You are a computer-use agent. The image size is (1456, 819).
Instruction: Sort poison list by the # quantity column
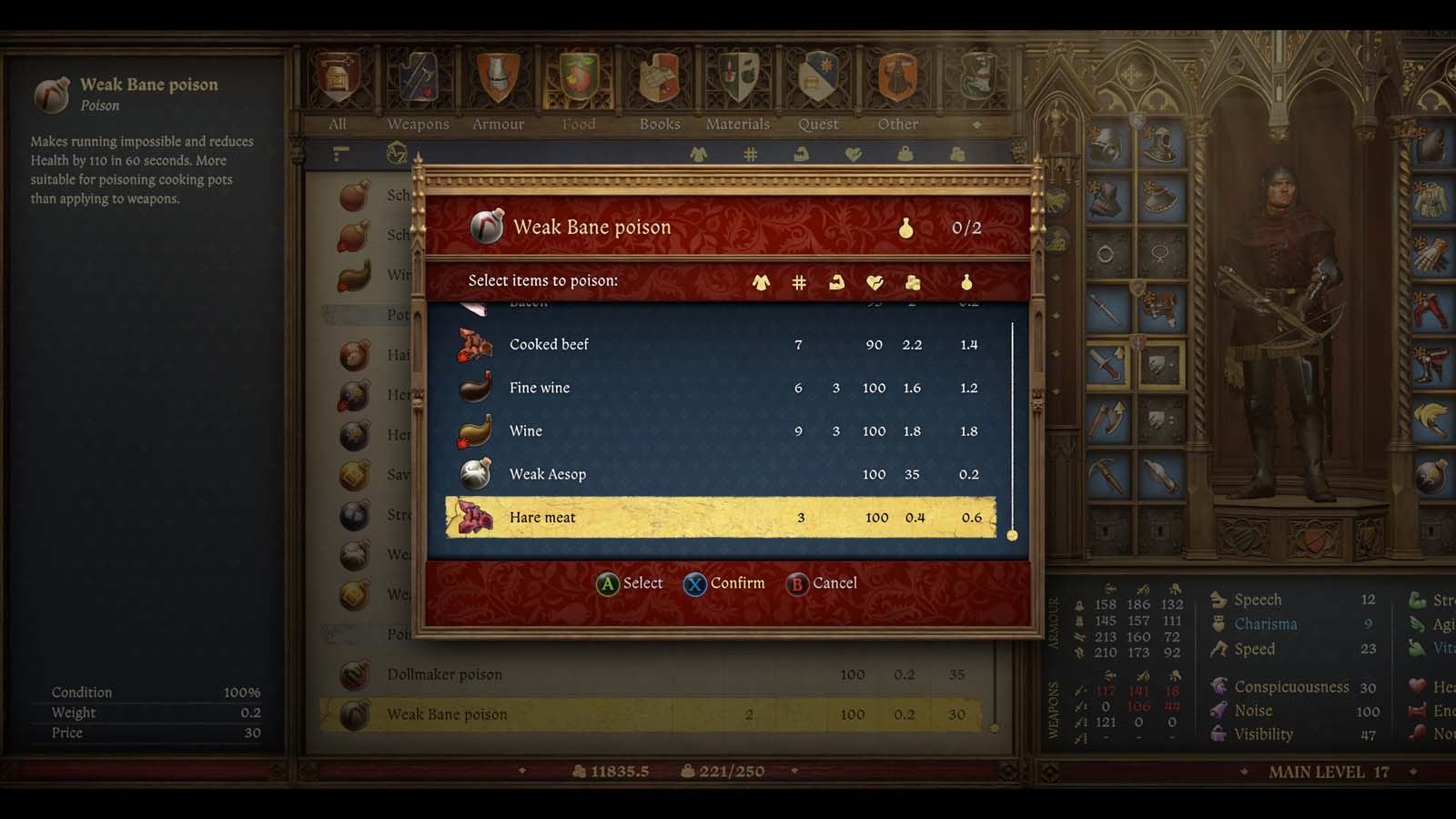(798, 281)
